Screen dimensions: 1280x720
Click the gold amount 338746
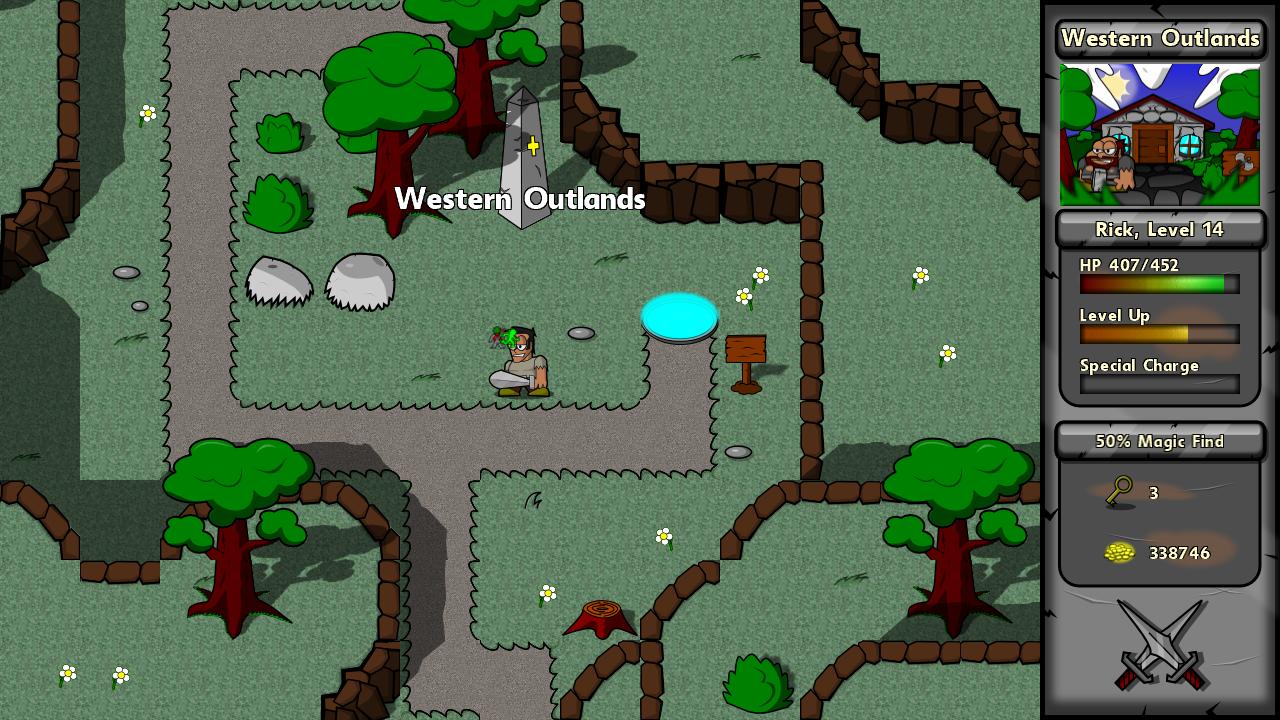tap(1180, 553)
